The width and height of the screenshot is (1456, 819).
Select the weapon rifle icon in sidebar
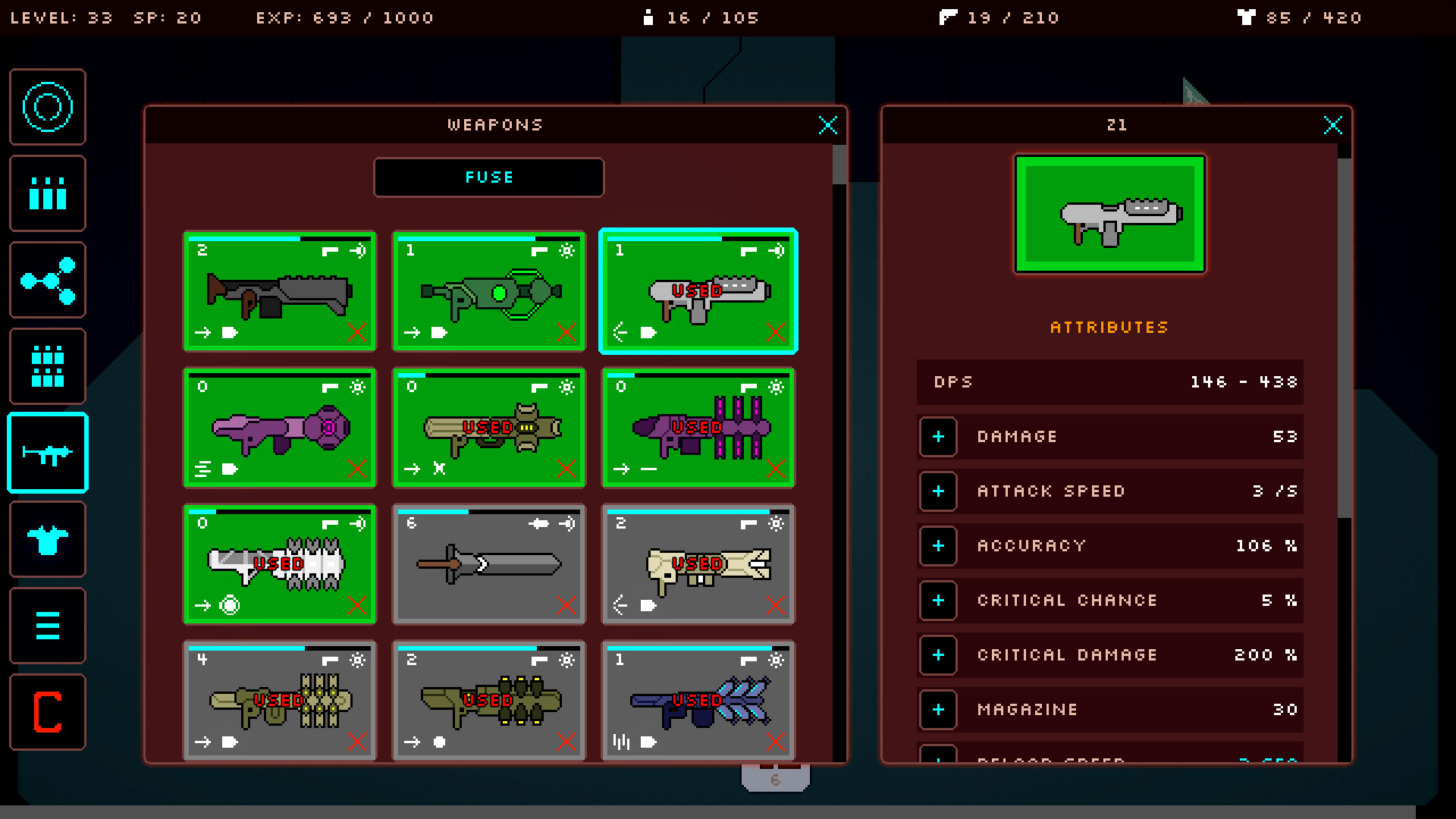coord(47,452)
